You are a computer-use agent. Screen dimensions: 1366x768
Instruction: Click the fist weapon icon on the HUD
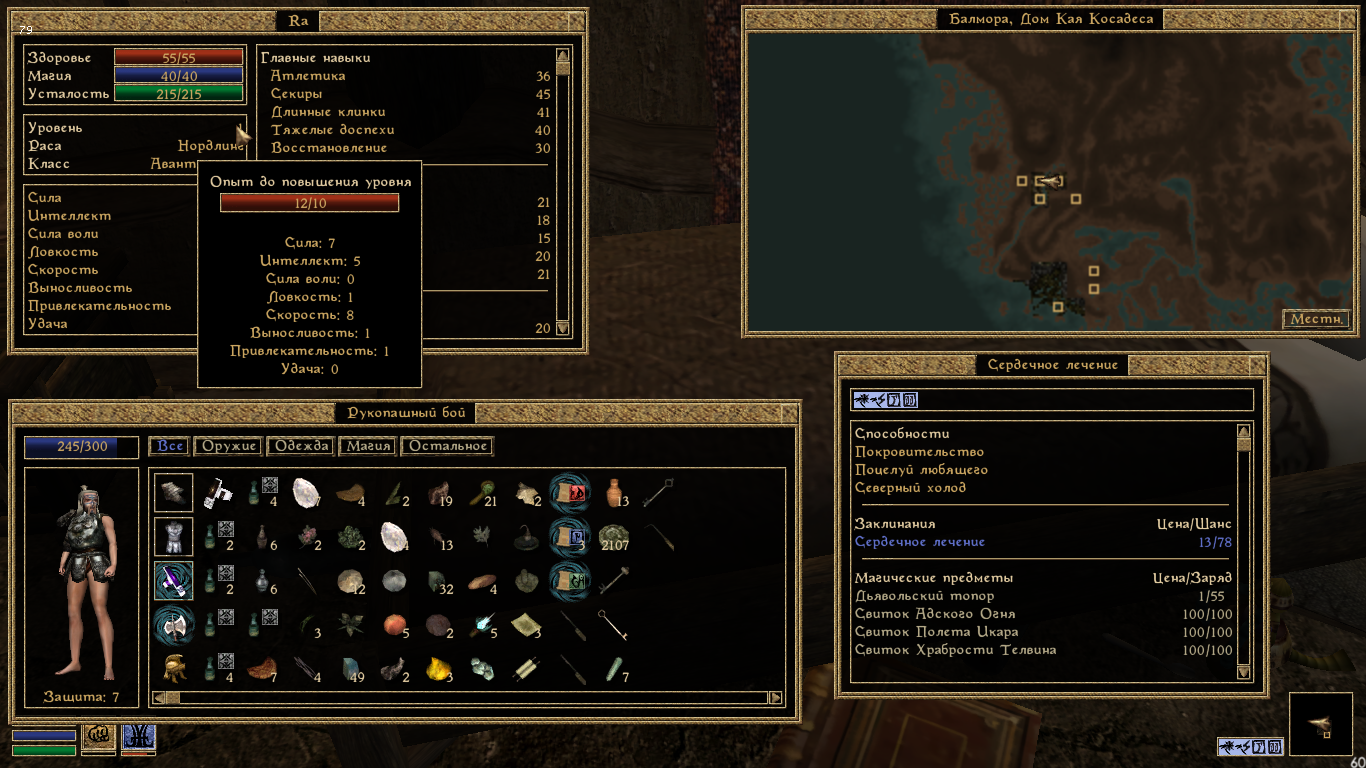(x=98, y=738)
